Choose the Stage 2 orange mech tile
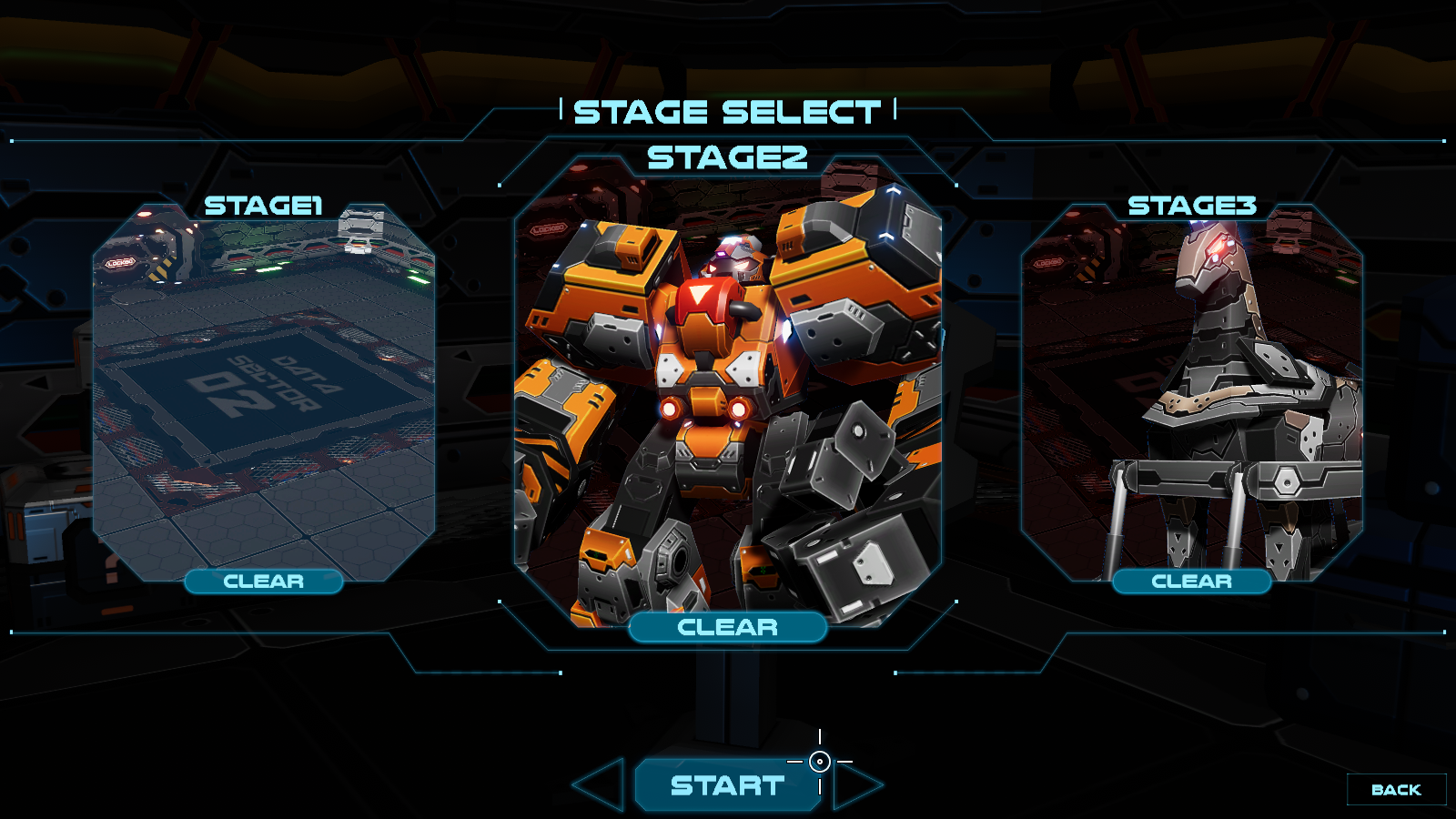 [x=728, y=391]
